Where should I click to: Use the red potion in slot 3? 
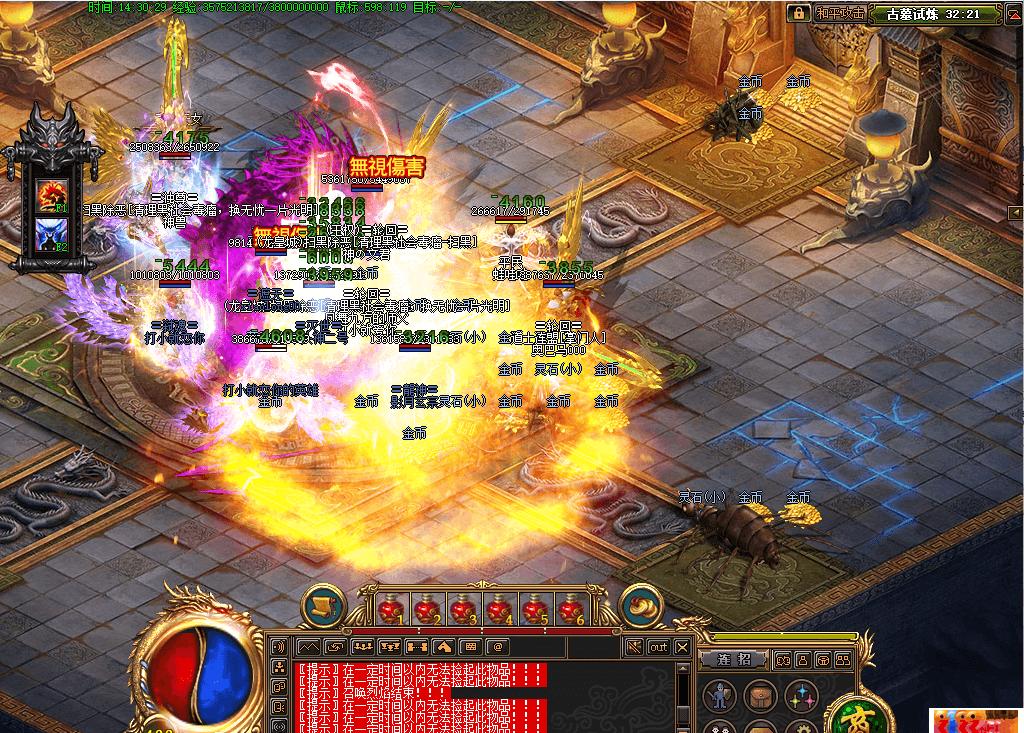click(461, 607)
